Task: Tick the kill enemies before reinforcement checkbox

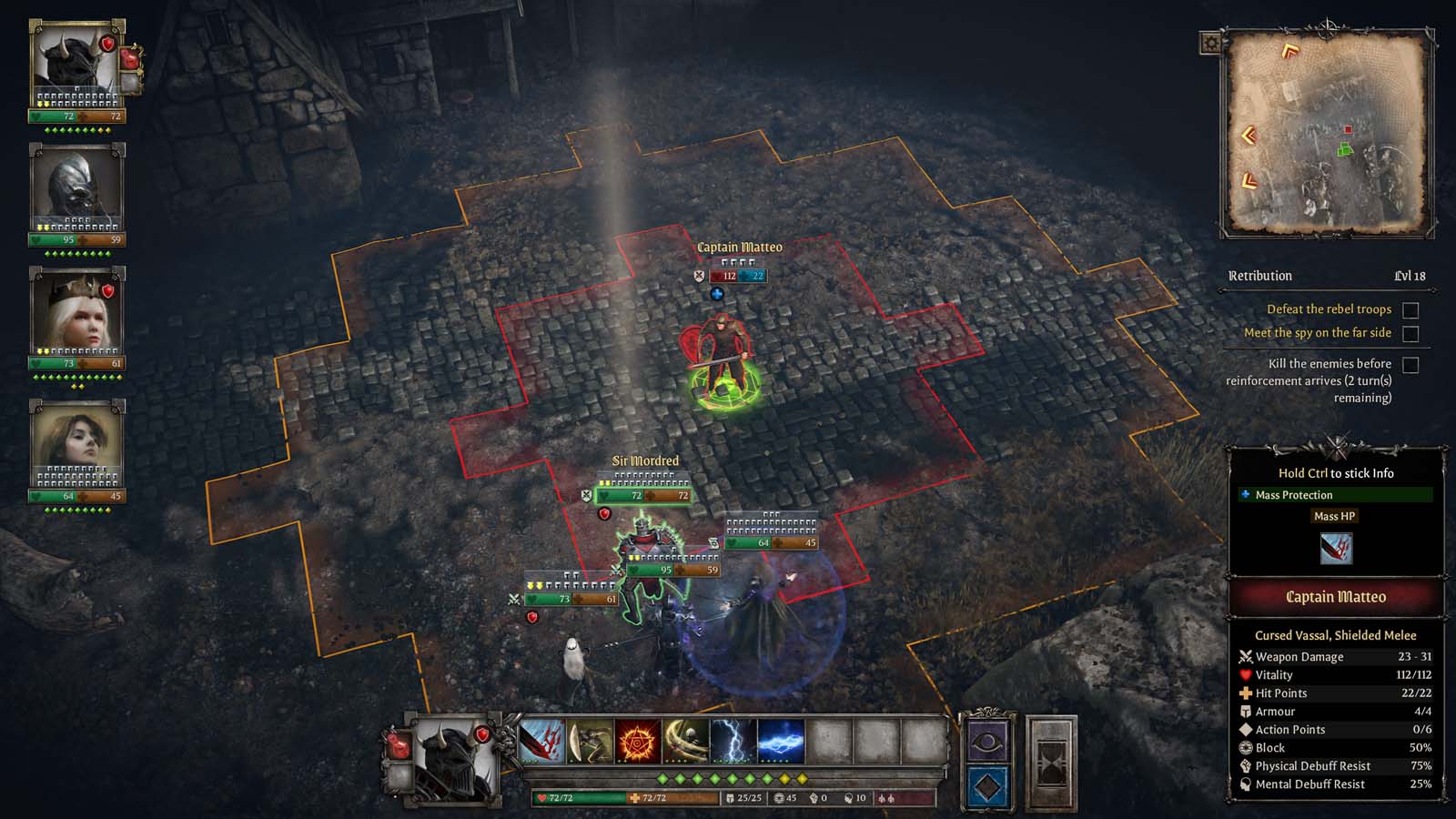Action: point(1411,367)
